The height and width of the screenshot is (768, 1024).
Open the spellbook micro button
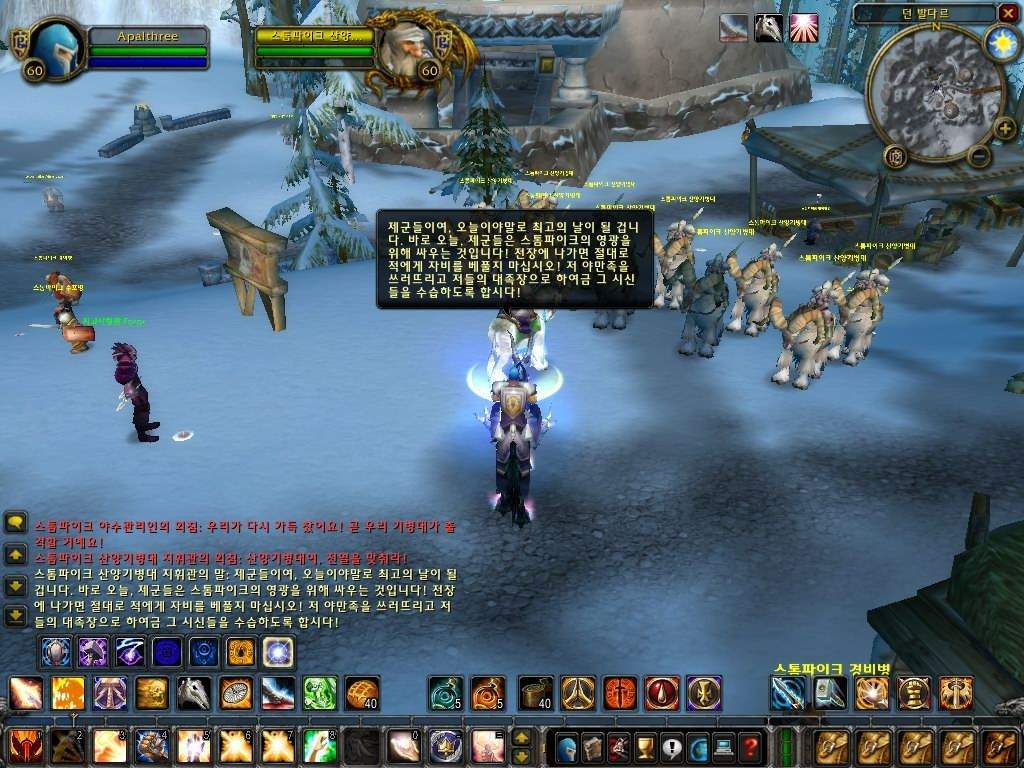(593, 747)
